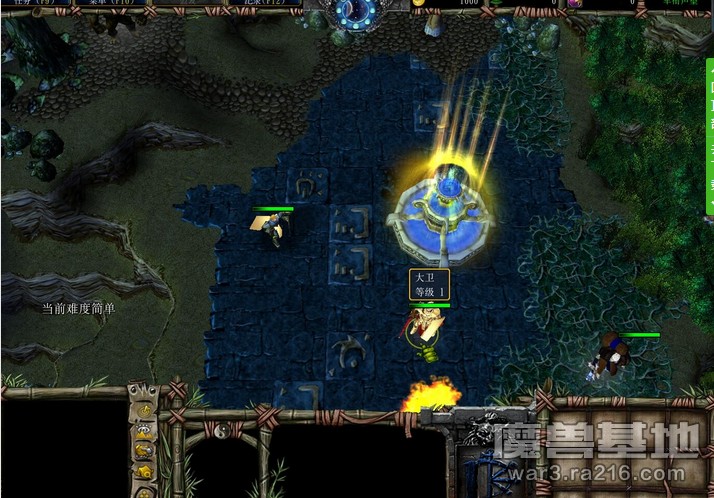Toggle the minimap ally color mode button
714x498 pixels.
144,451
